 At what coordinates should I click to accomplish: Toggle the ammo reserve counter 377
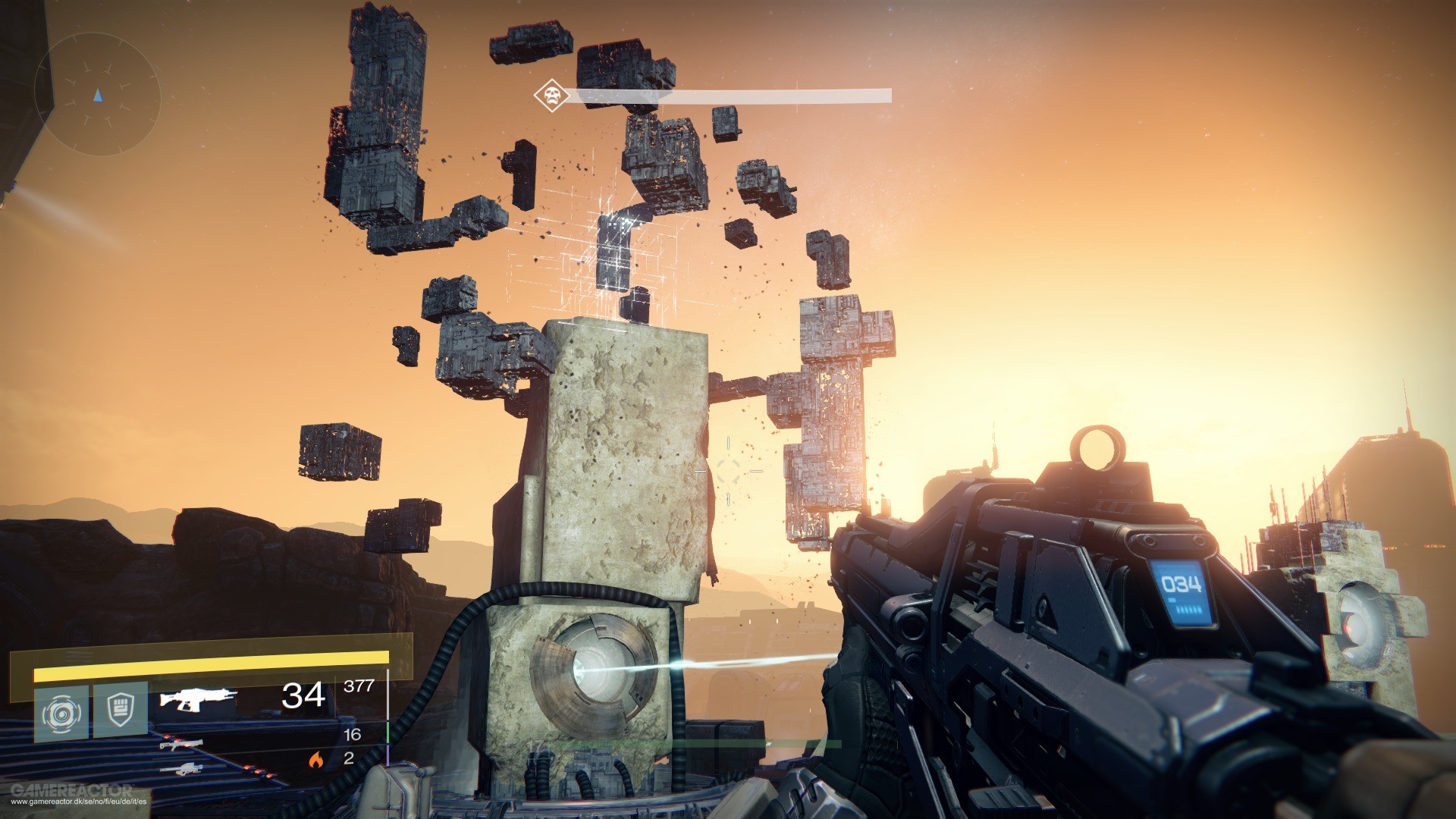click(x=358, y=686)
